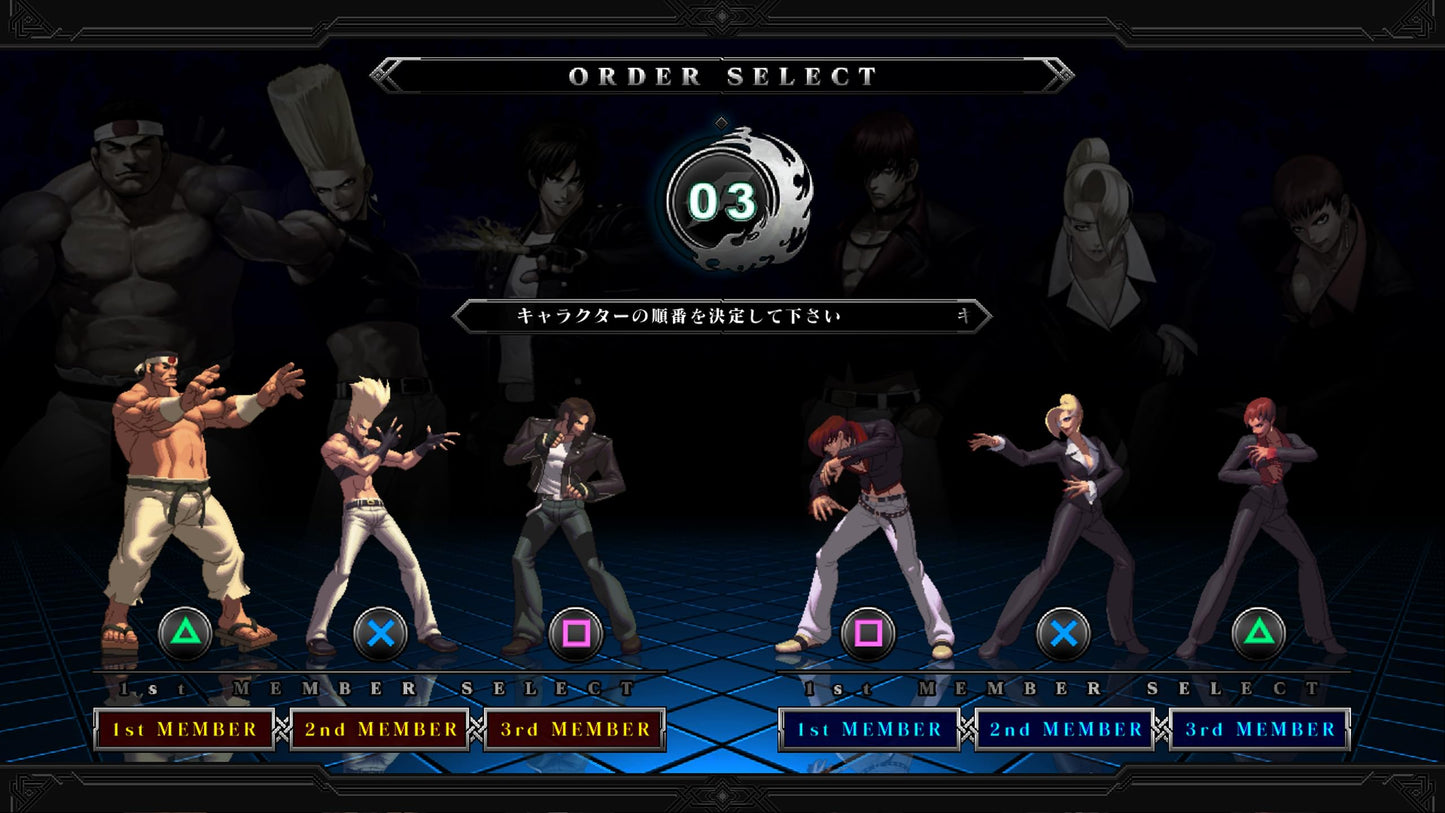This screenshot has height=813, width=1445.
Task: Click the red 1st MEMBER button
Action: (184, 730)
